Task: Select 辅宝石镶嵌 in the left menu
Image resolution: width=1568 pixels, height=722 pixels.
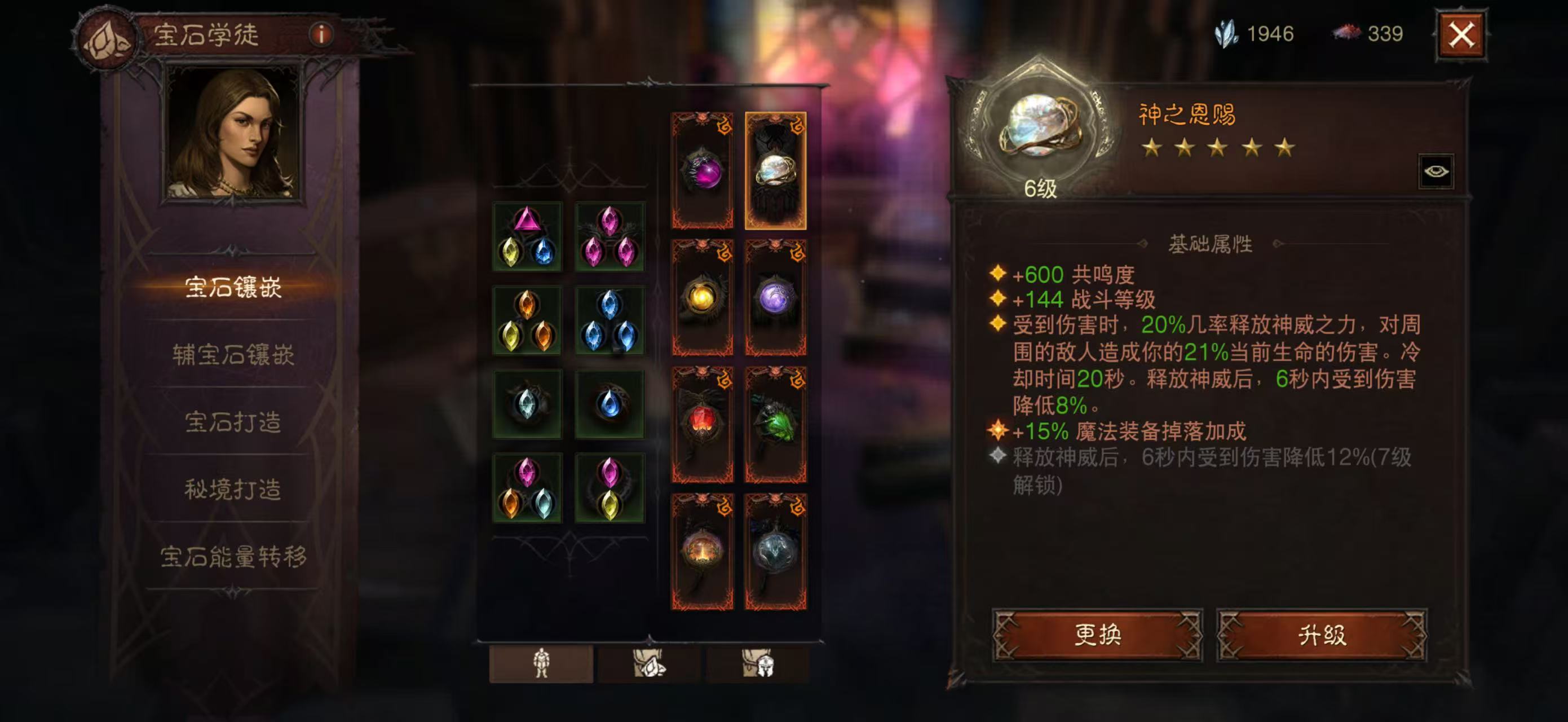Action: tap(232, 354)
